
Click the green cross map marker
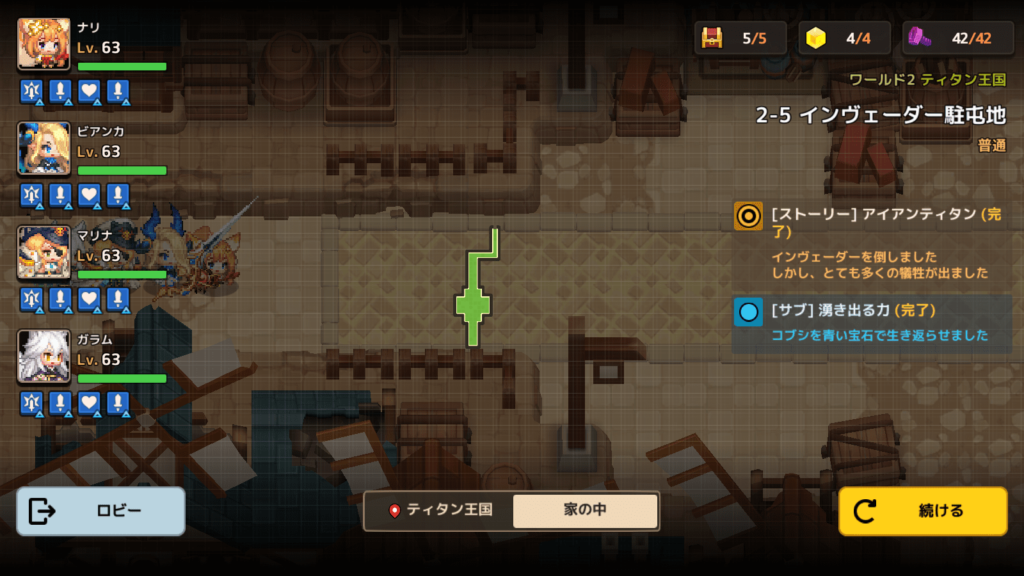tap(473, 305)
